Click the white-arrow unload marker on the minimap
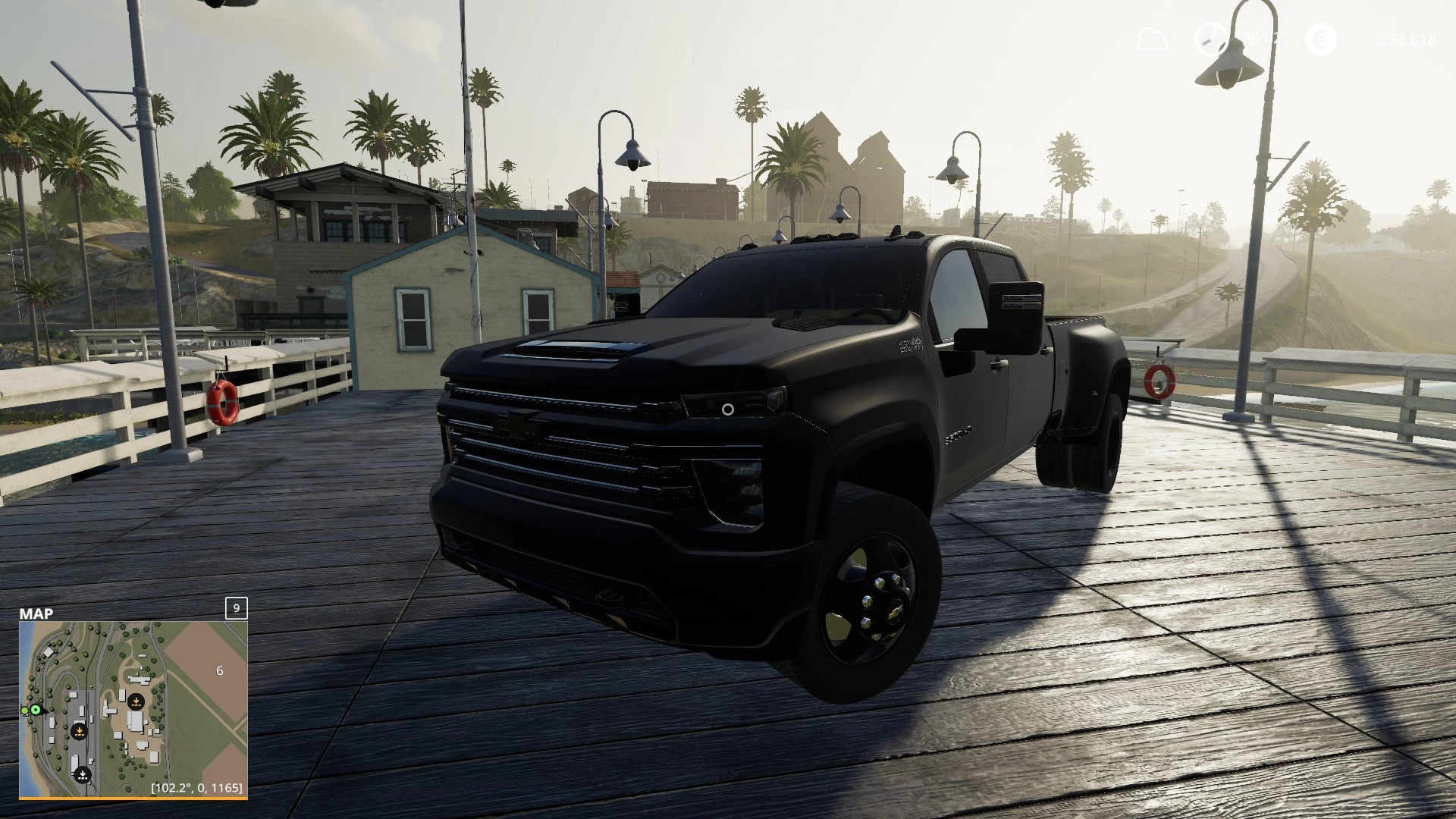The image size is (1456, 819). [x=83, y=775]
